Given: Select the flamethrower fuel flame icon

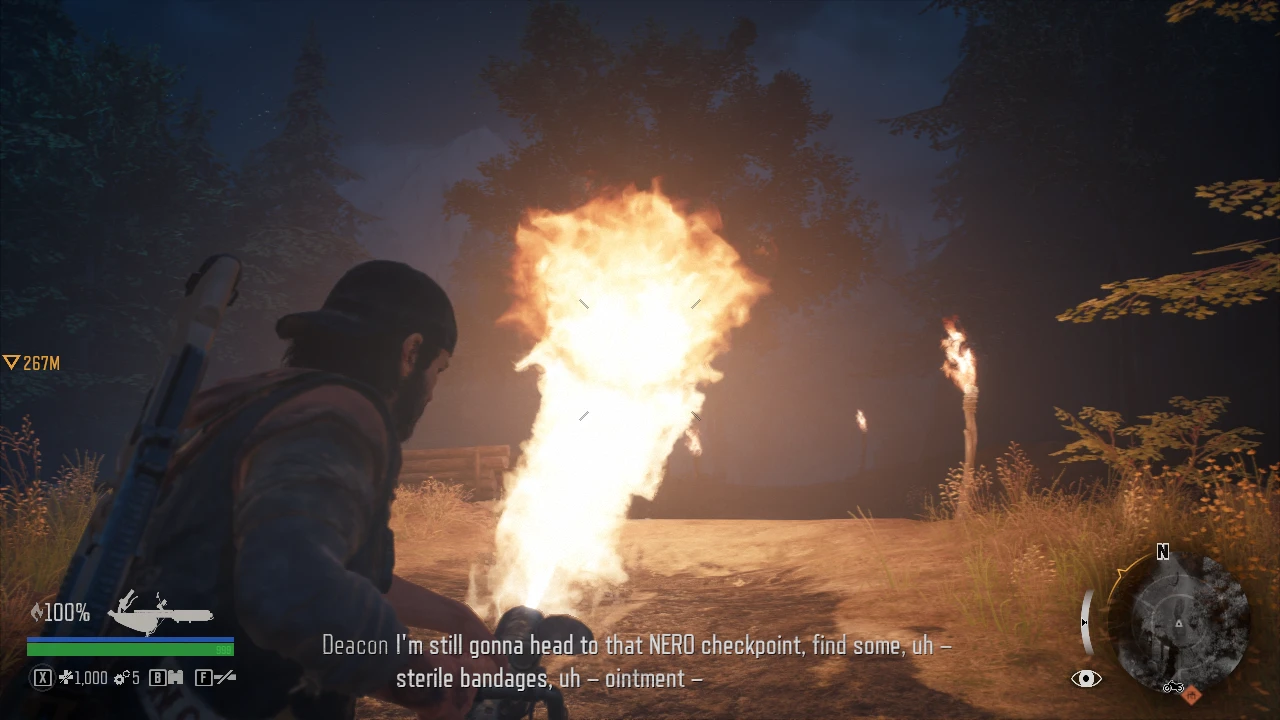Looking at the screenshot, I should point(38,611).
